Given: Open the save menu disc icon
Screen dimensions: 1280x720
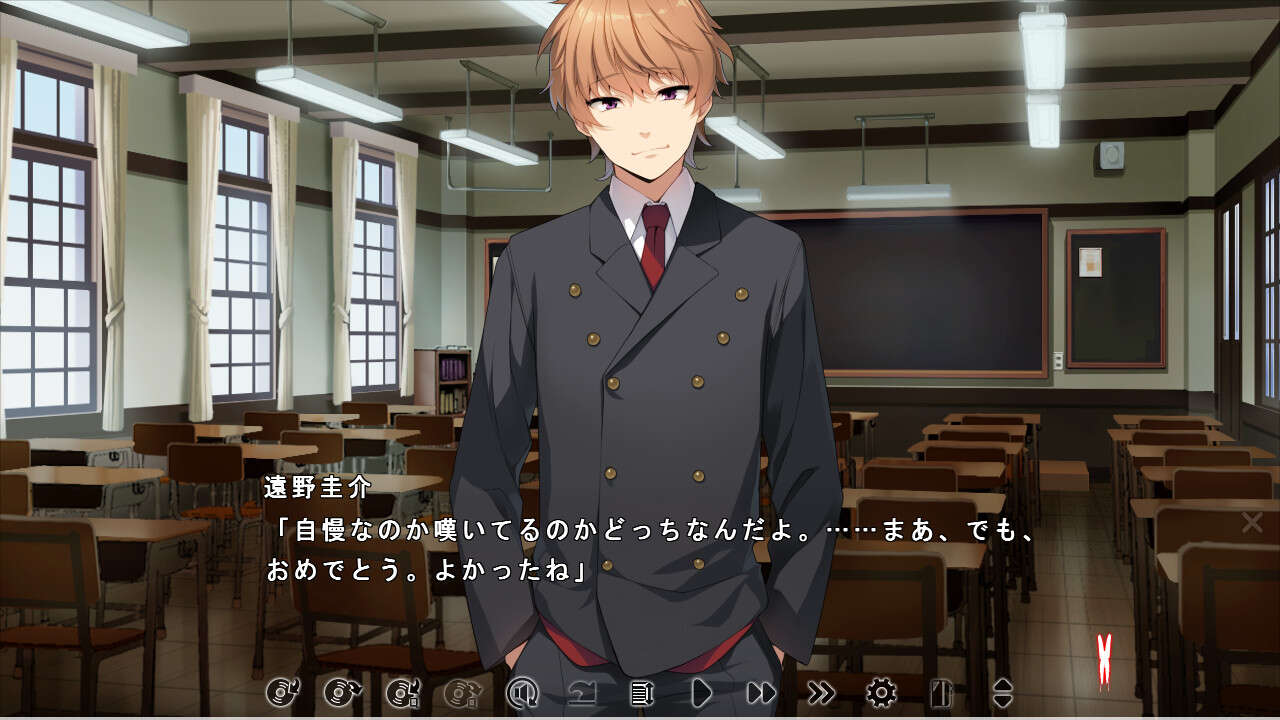Looking at the screenshot, I should point(280,692).
